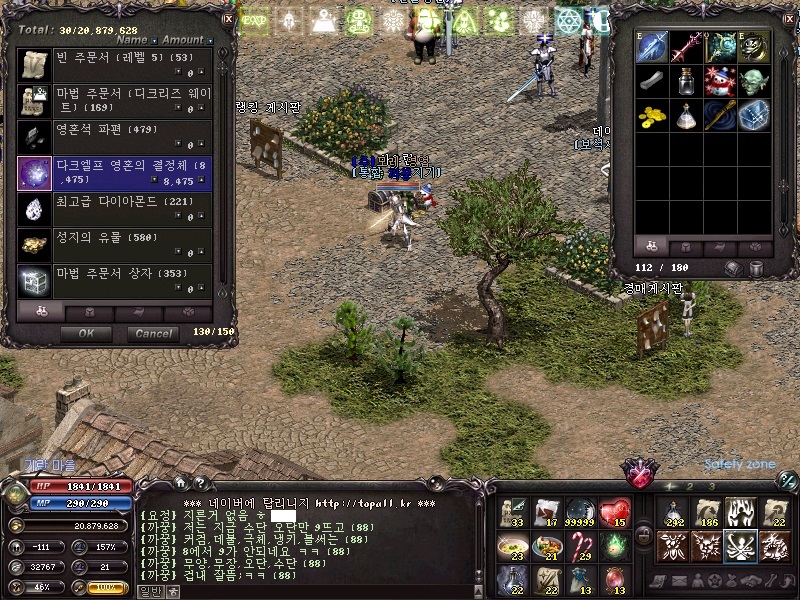Screen dimensions: 800x600
Task: Use the candy cane hotbar item
Action: click(581, 547)
